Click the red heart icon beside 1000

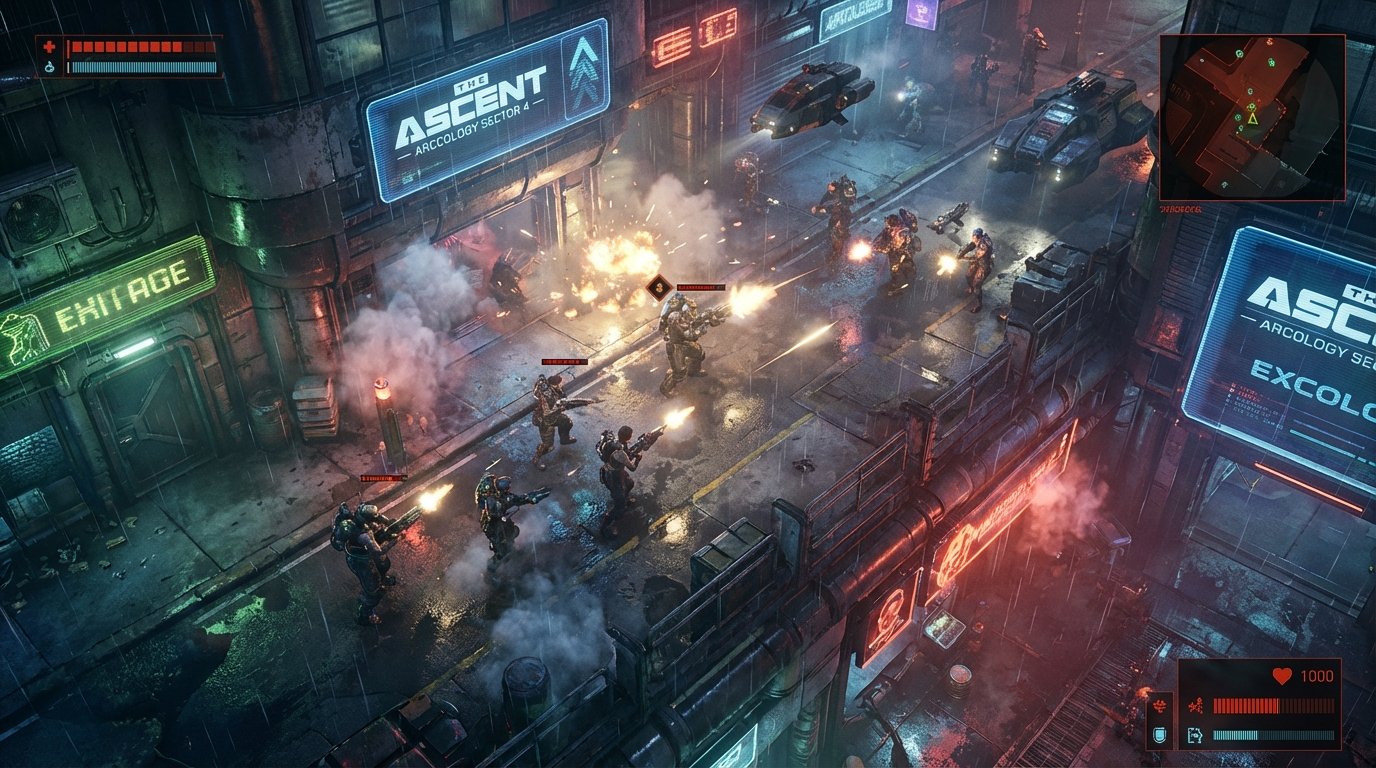pyautogui.click(x=1282, y=675)
